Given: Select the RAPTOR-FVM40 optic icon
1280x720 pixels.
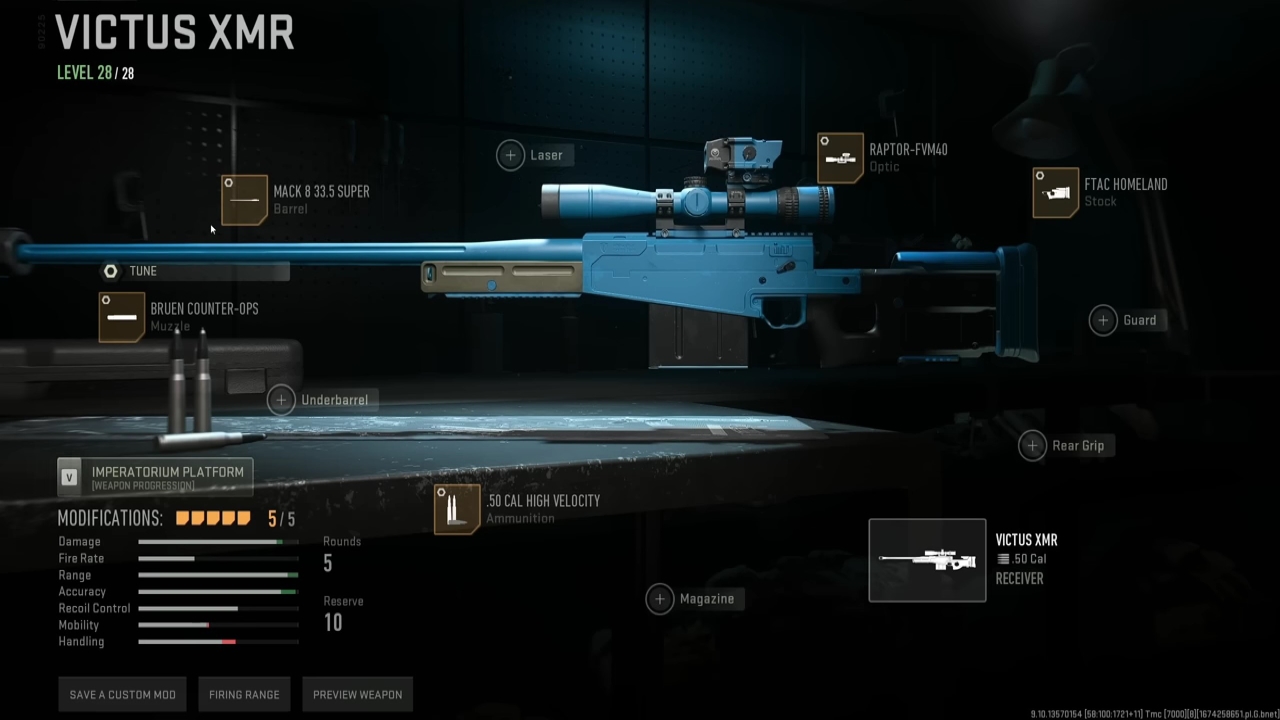Looking at the screenshot, I should point(840,157).
